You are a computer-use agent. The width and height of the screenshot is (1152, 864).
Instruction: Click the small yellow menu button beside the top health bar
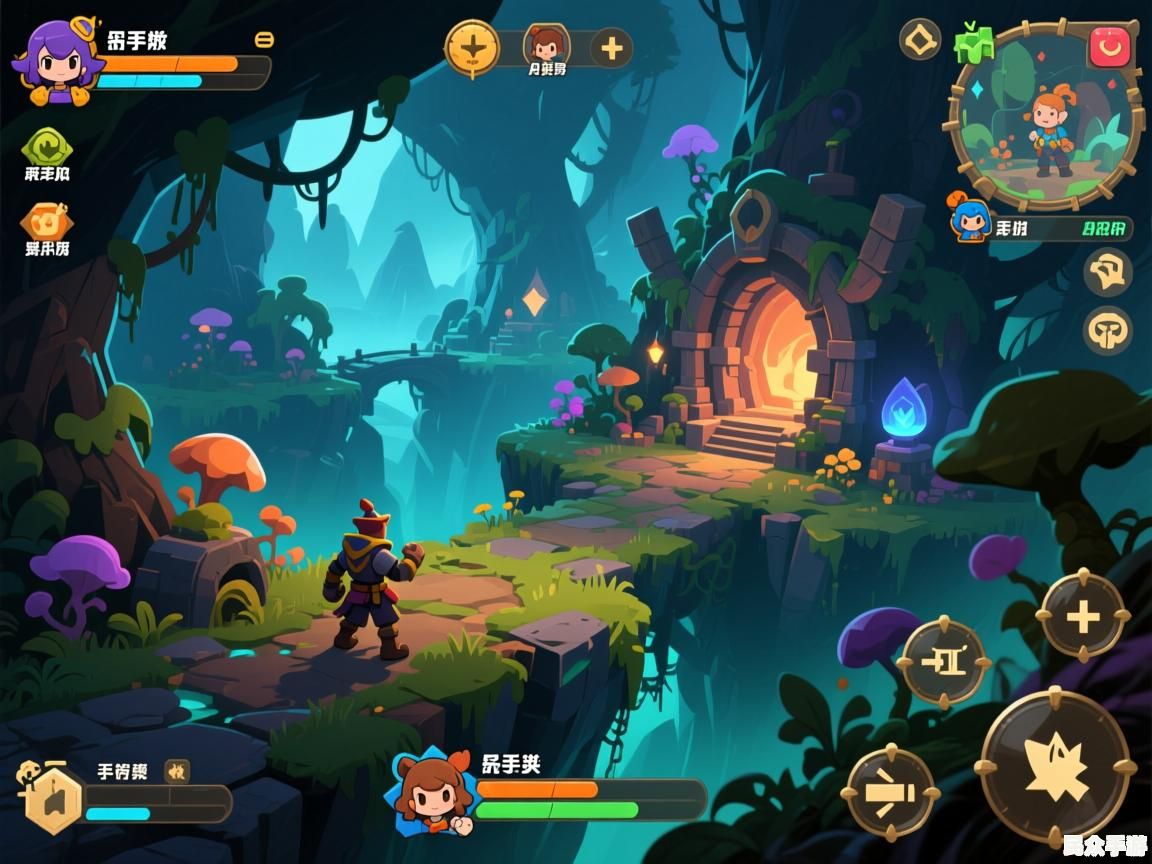pyautogui.click(x=264, y=40)
